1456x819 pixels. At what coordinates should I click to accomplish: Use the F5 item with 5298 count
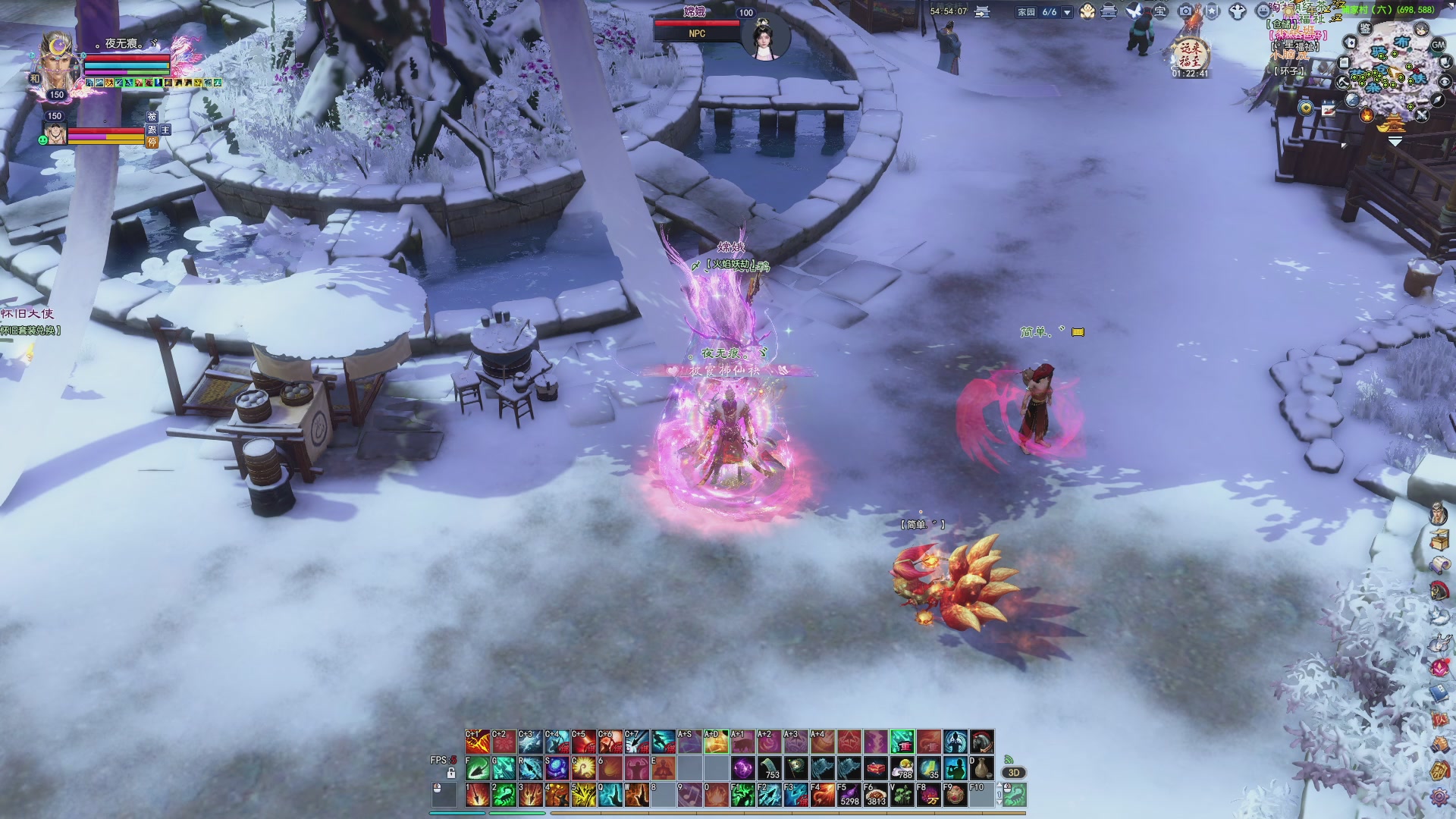[x=849, y=795]
